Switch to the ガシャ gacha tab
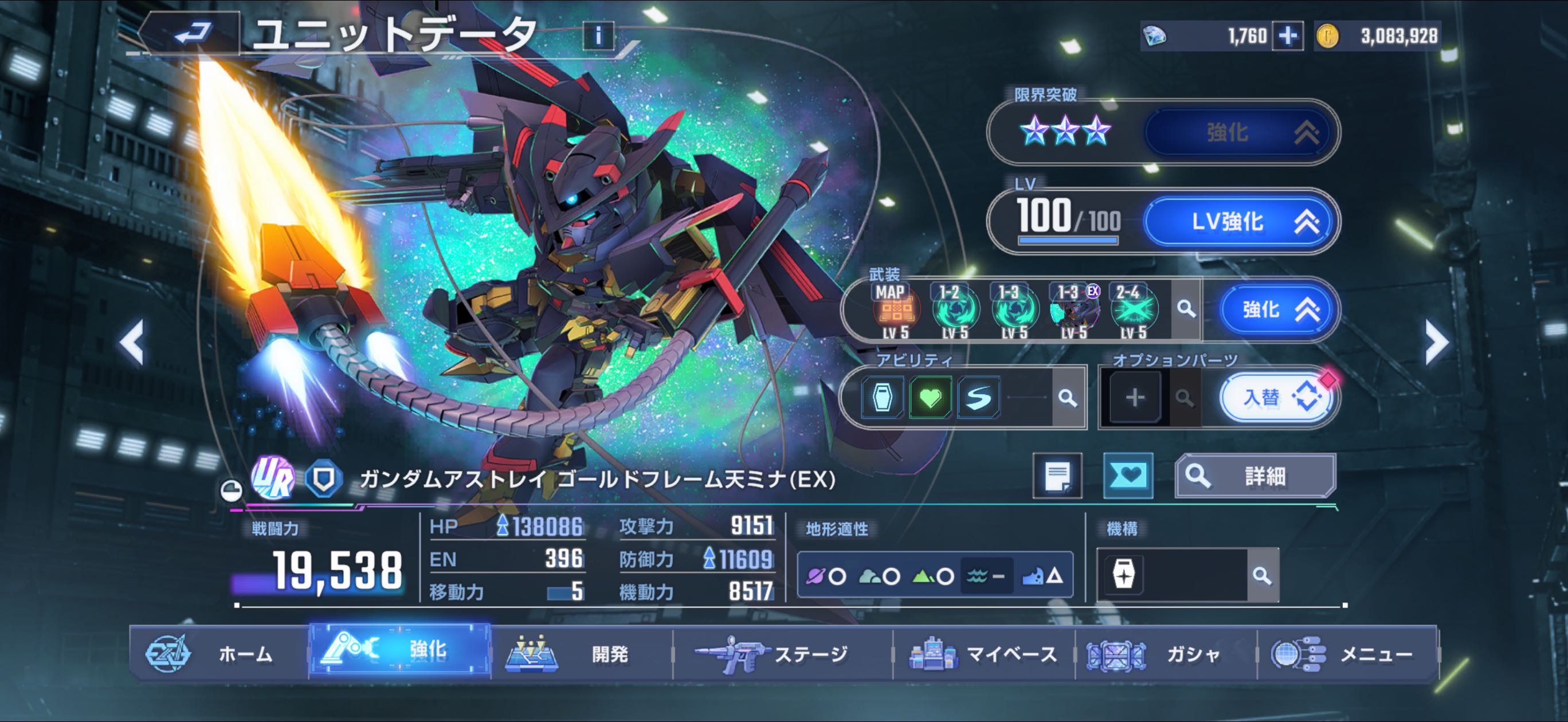Screen dimensions: 1568x722 point(1166,654)
